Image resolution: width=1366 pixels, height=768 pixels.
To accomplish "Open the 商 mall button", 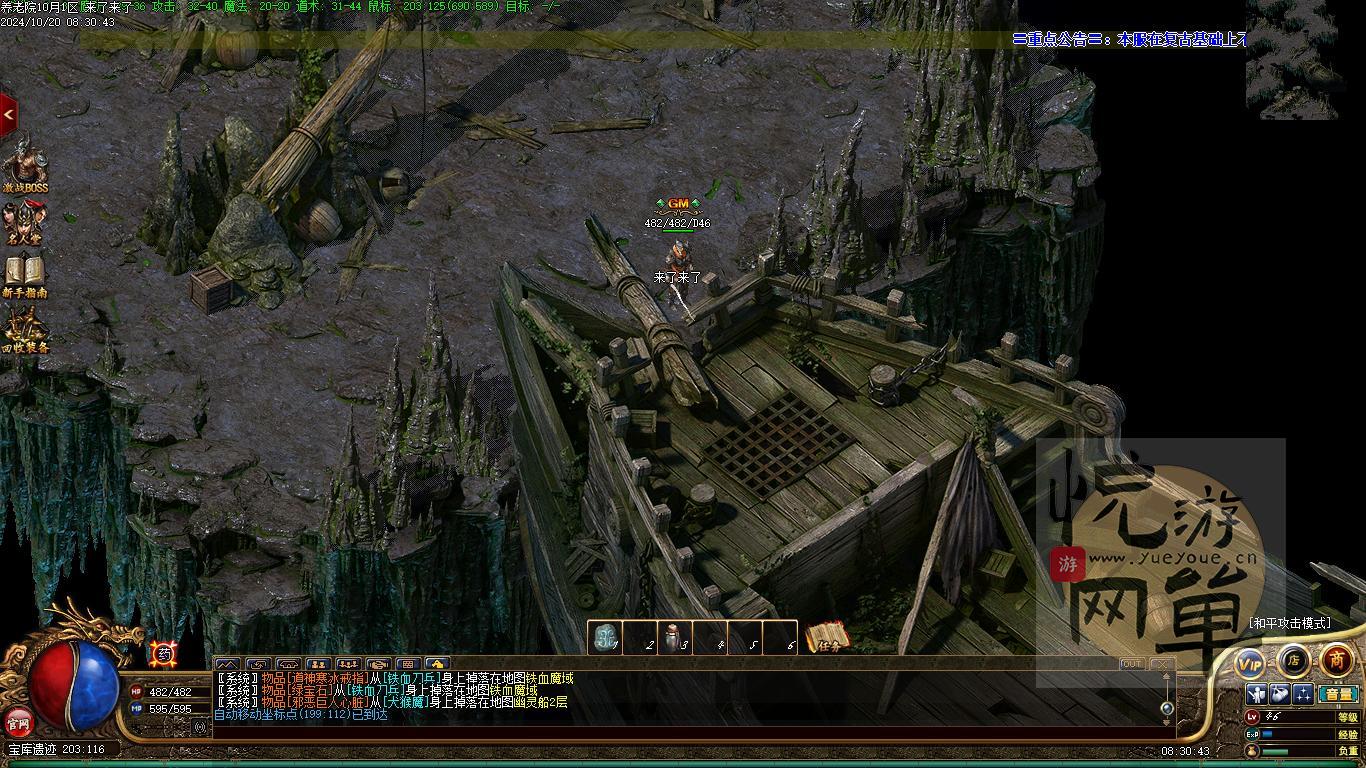I will tap(1336, 660).
